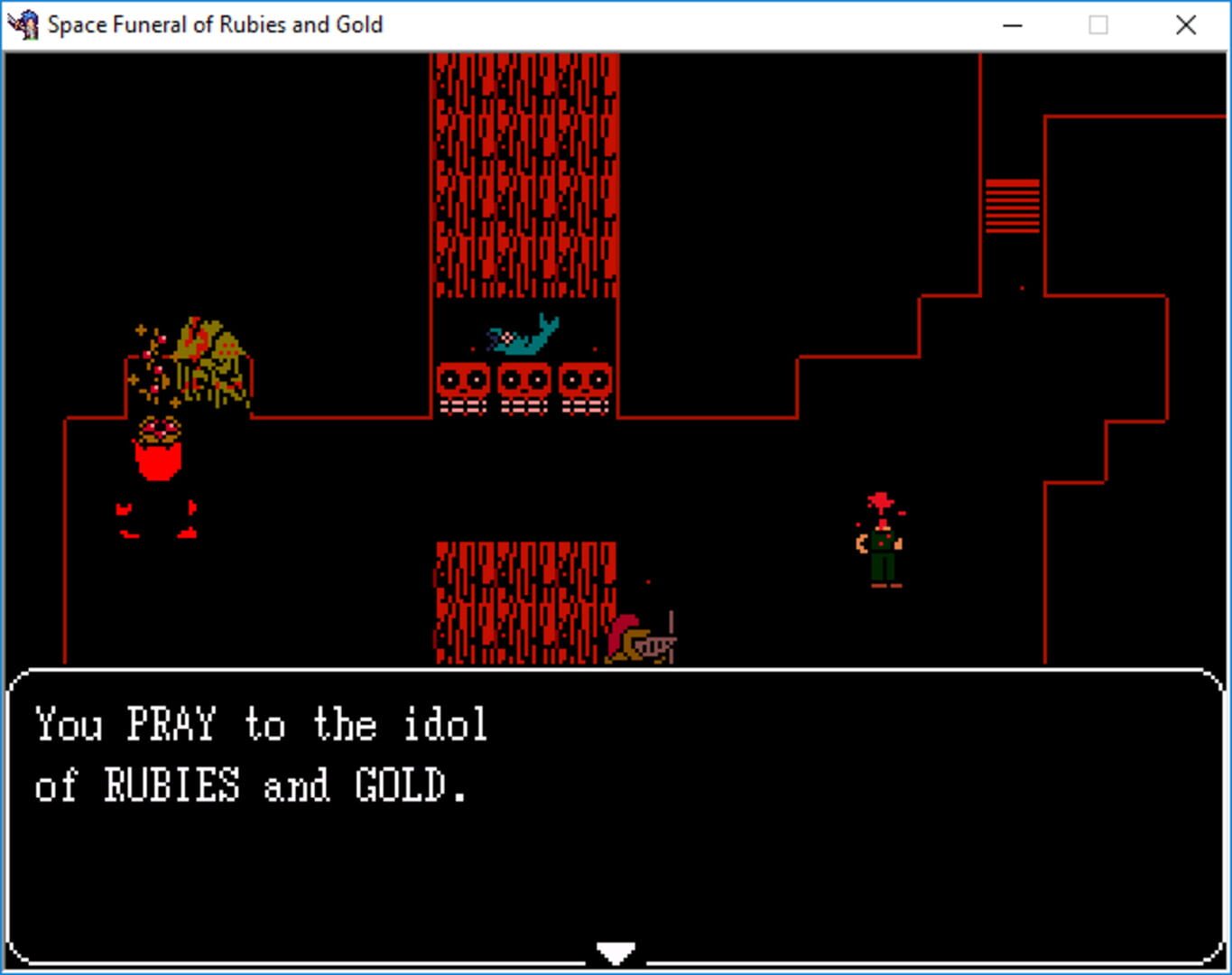Image resolution: width=1232 pixels, height=975 pixels.
Task: Maximize the game window
Action: tap(1098, 25)
